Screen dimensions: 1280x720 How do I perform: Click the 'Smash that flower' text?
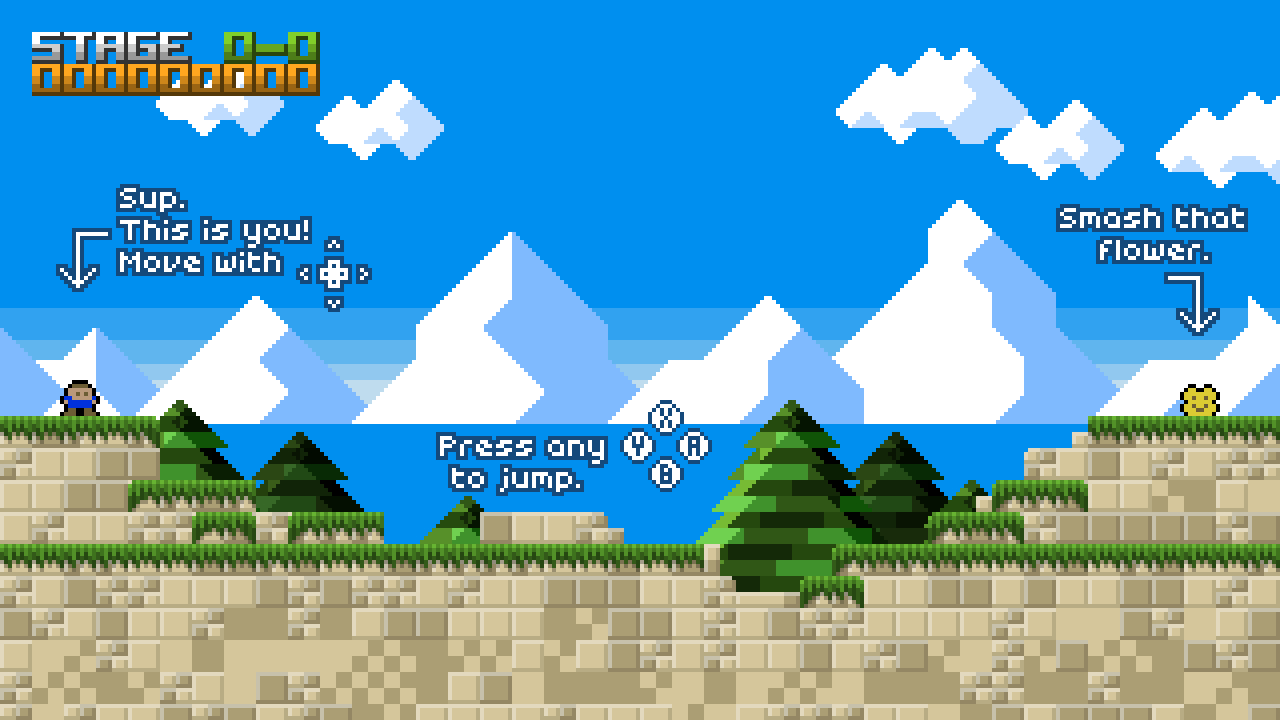1150,232
